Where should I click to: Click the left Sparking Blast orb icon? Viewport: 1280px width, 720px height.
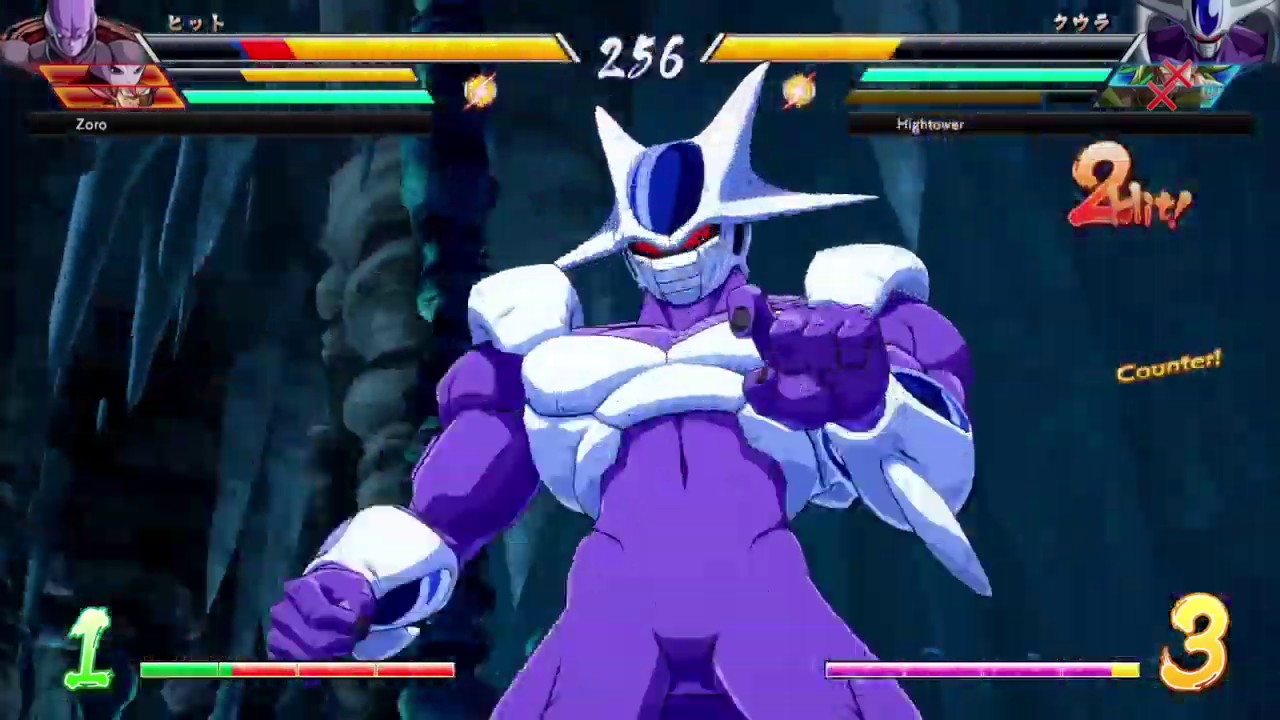tap(478, 90)
